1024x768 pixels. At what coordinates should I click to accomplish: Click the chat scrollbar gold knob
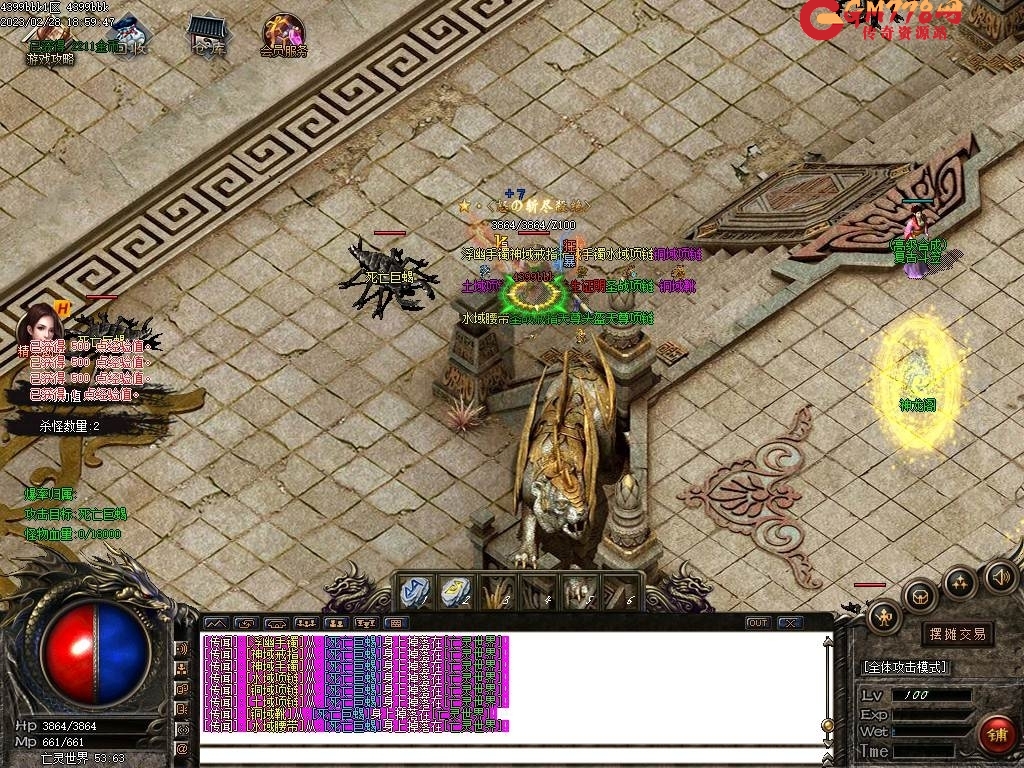(828, 724)
